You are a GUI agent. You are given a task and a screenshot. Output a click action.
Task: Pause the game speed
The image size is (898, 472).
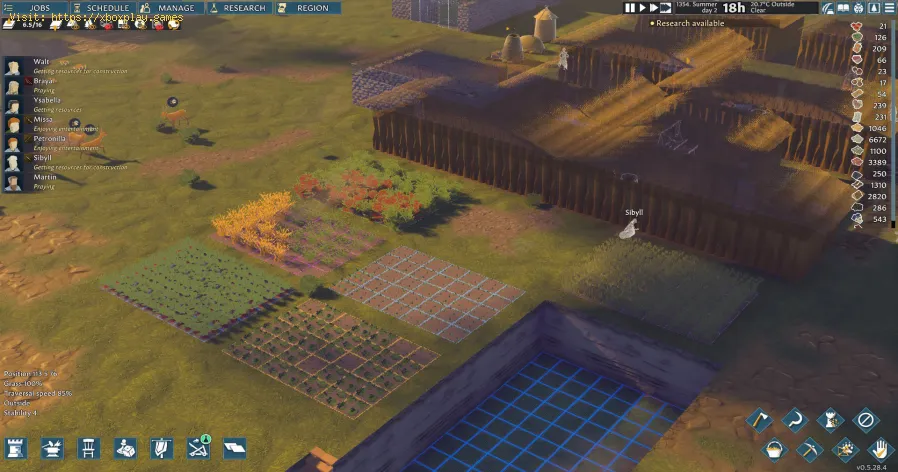[632, 8]
